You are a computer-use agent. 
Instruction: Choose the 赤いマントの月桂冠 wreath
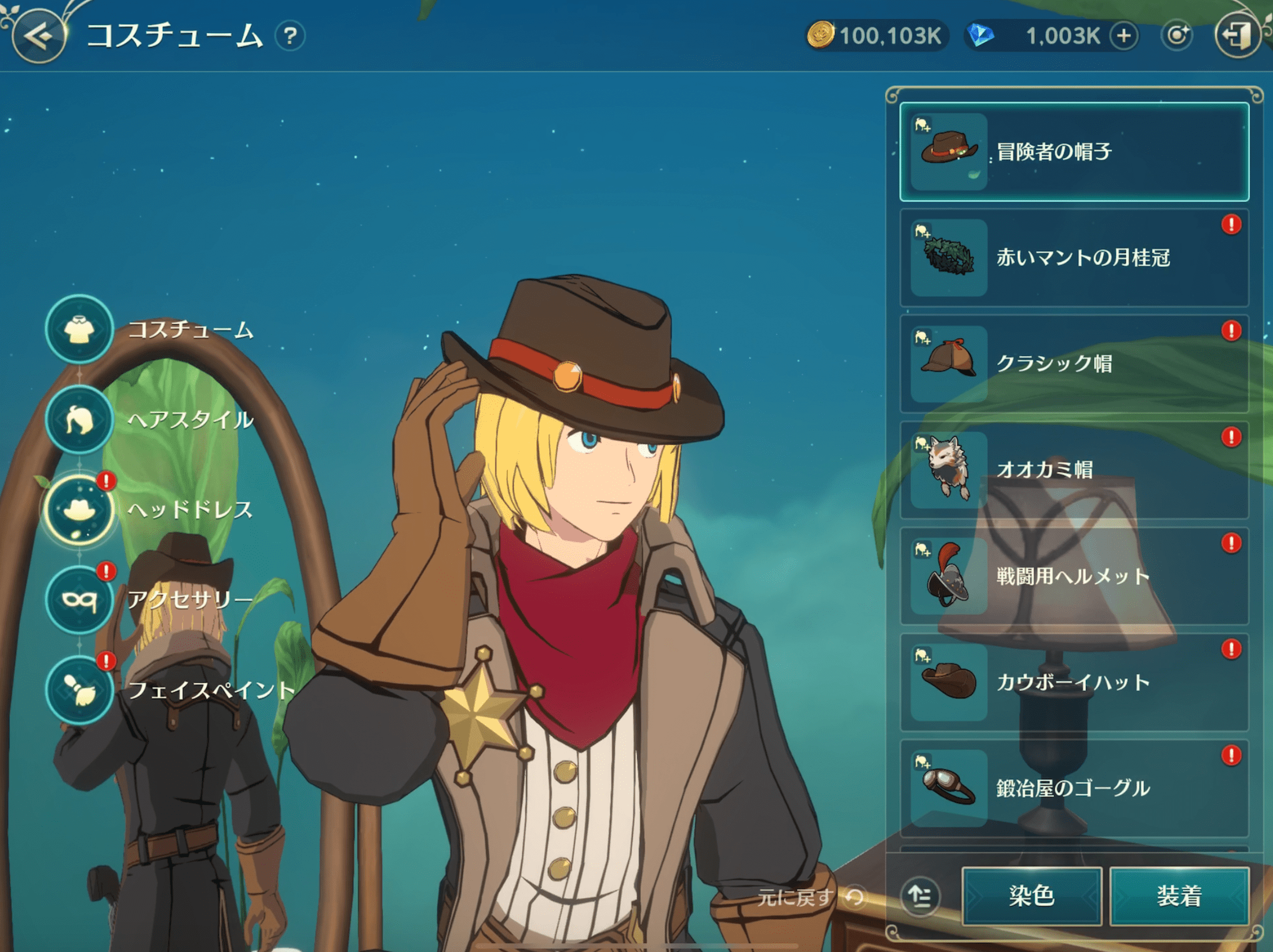(1074, 258)
